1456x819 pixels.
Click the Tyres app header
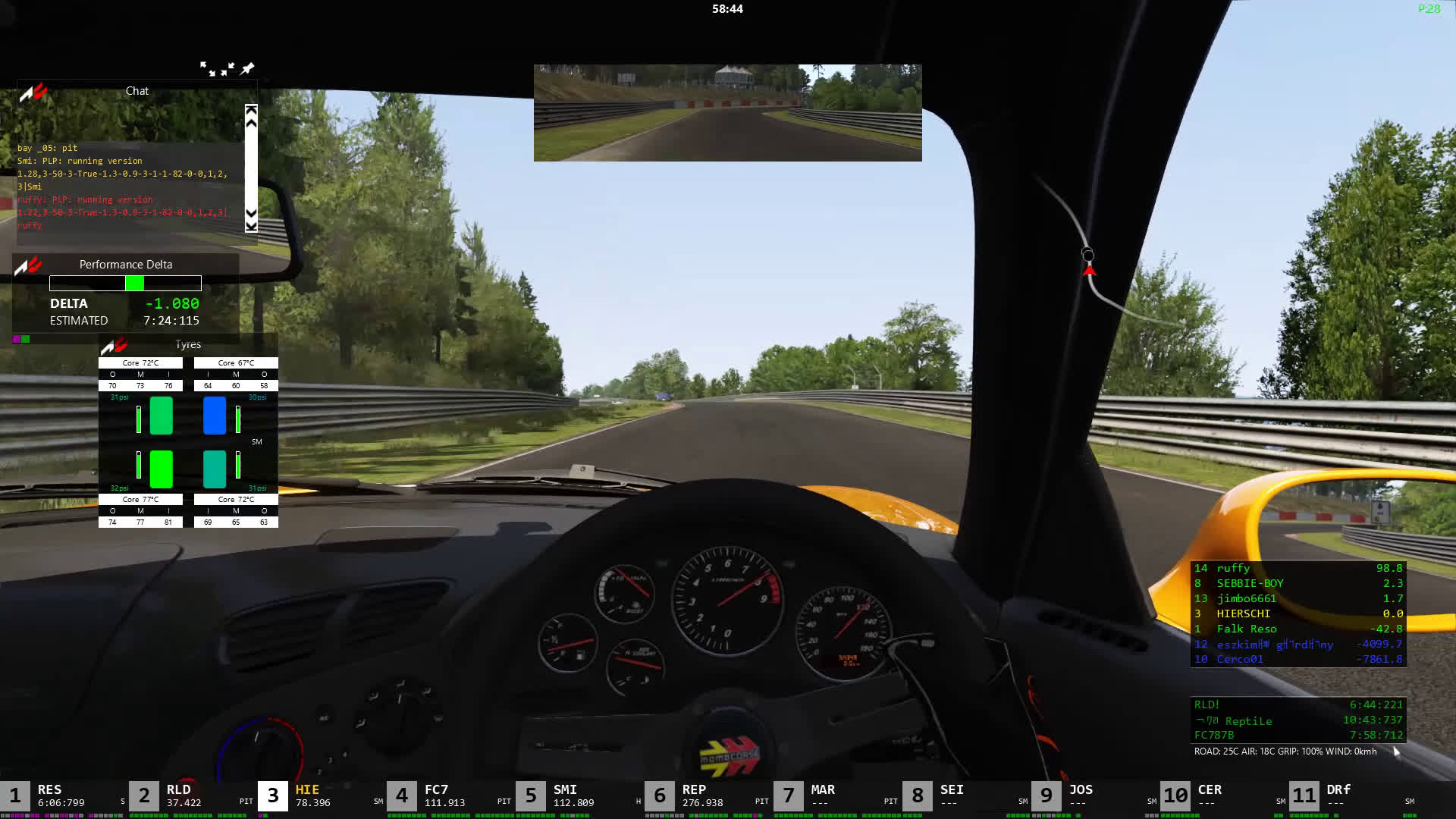[x=188, y=345]
